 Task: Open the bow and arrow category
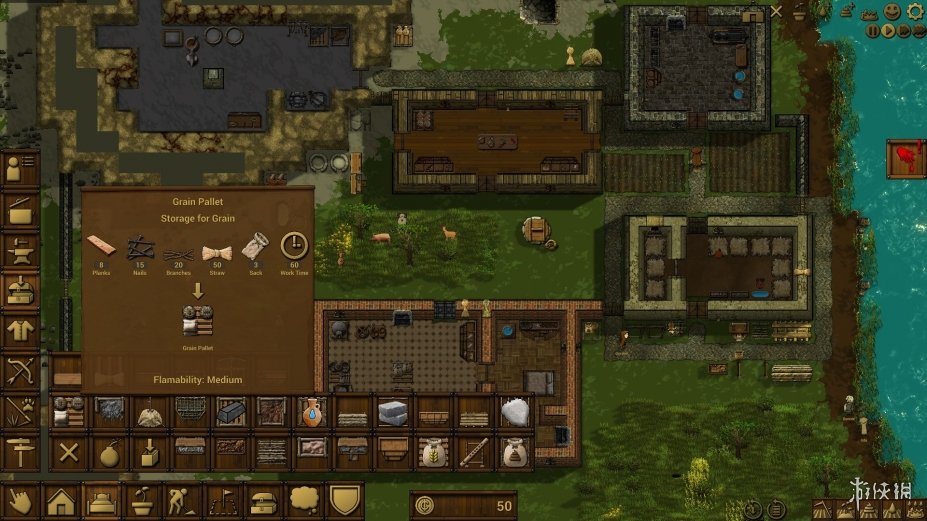[20, 371]
